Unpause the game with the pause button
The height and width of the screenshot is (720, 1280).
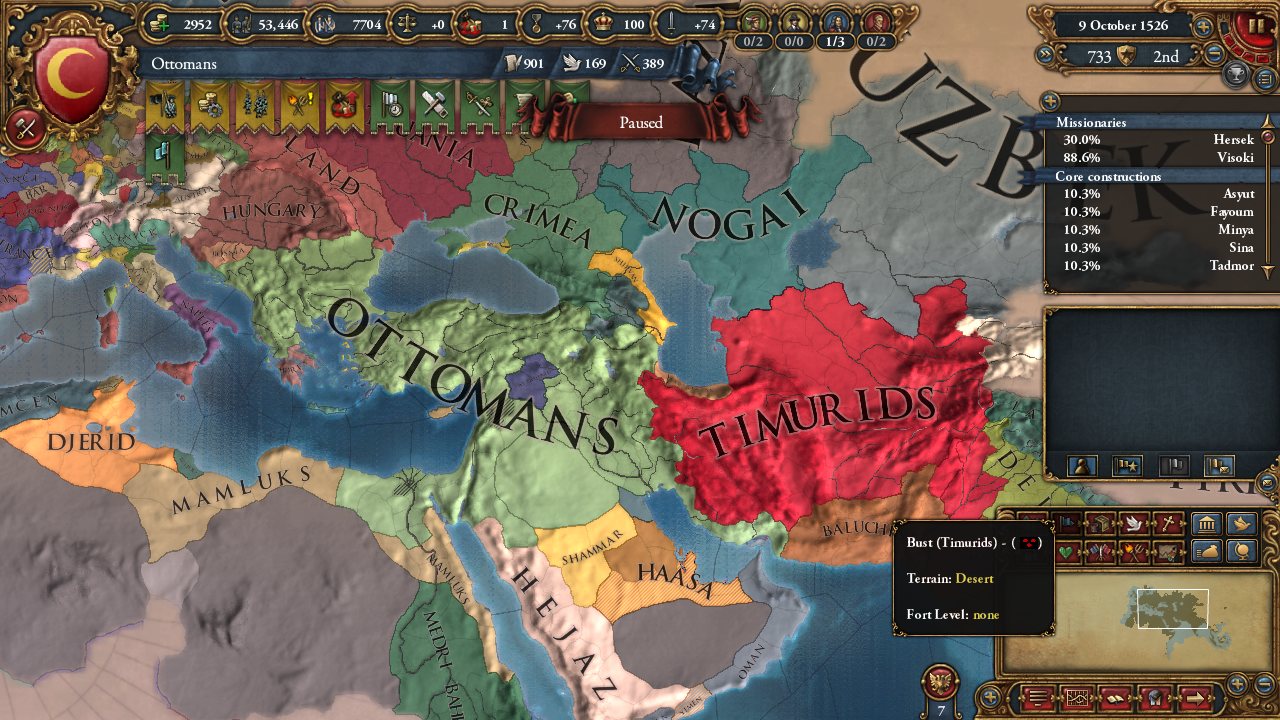click(x=1255, y=26)
